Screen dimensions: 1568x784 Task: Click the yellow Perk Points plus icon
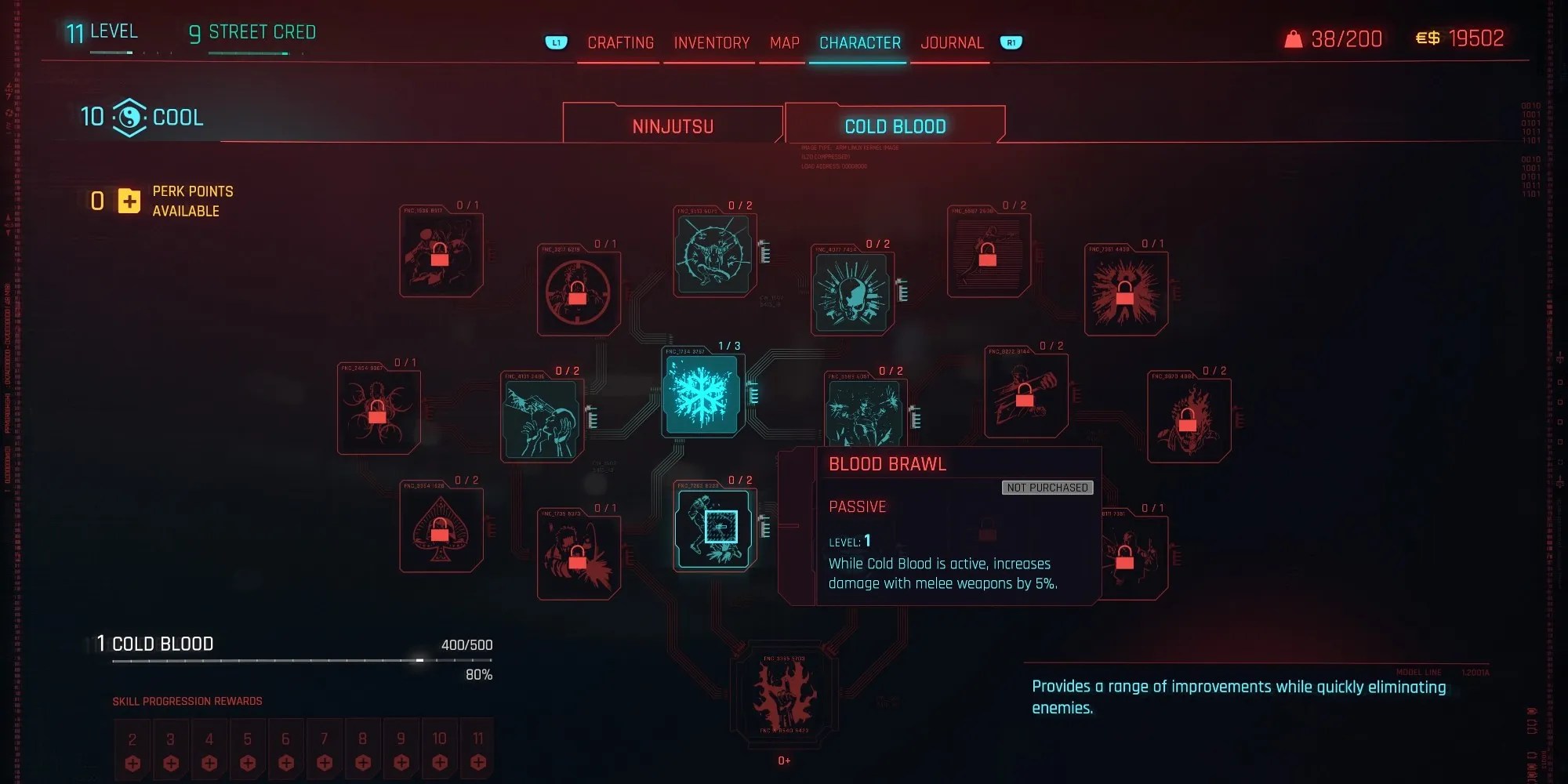(128, 201)
